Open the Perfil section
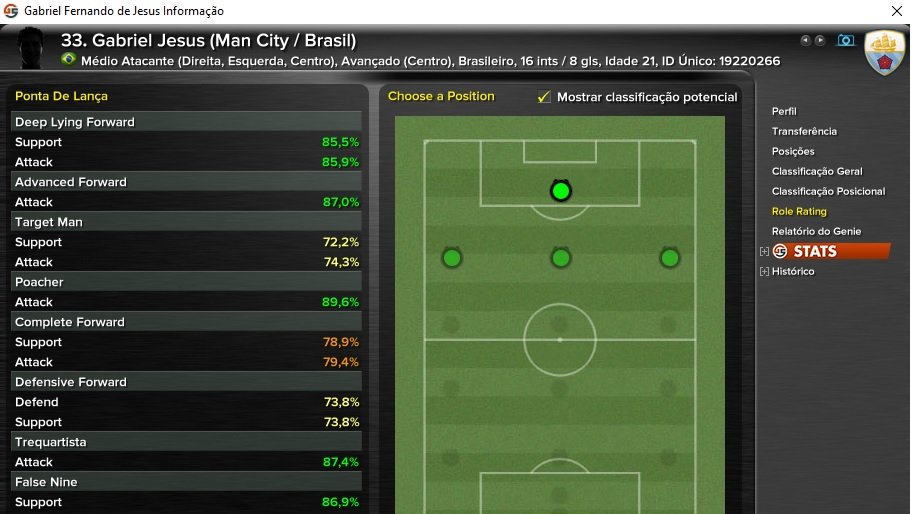This screenshot has height=514, width=912. pos(784,111)
